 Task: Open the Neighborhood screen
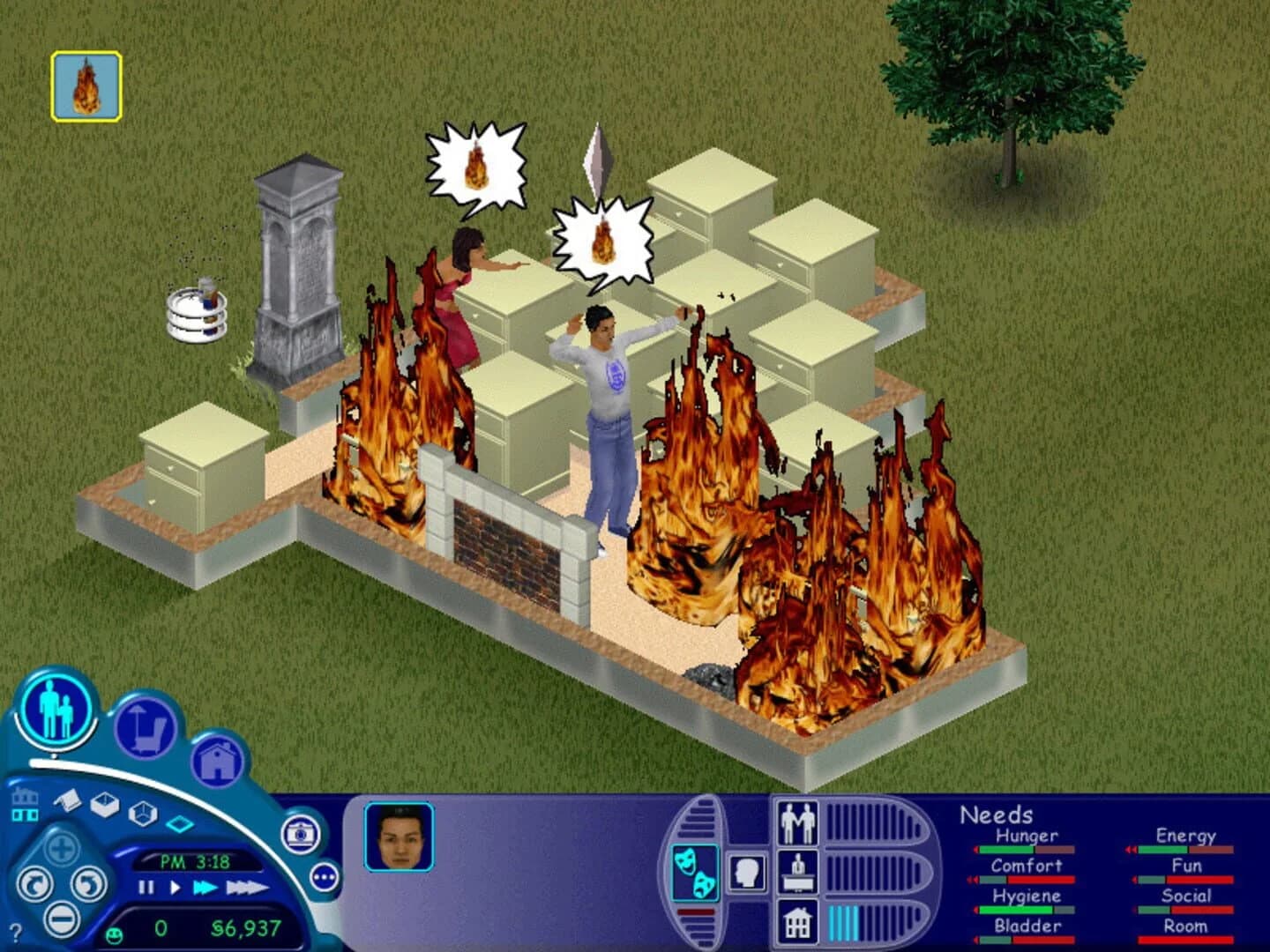tap(25, 804)
